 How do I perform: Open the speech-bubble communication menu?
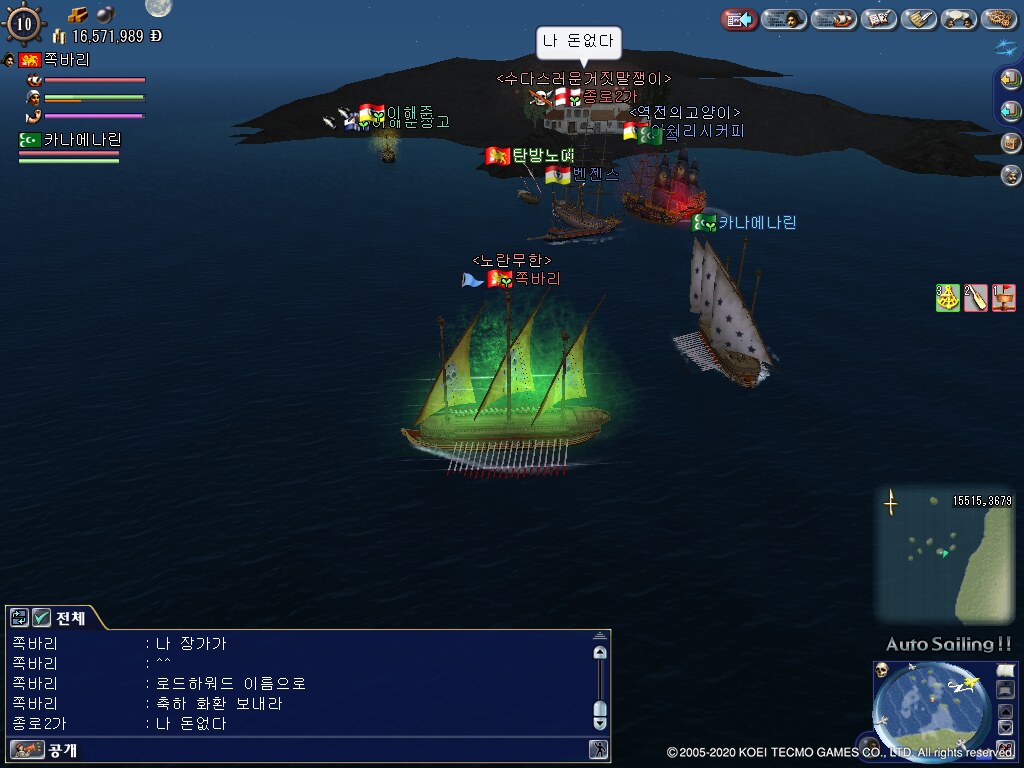(959, 19)
